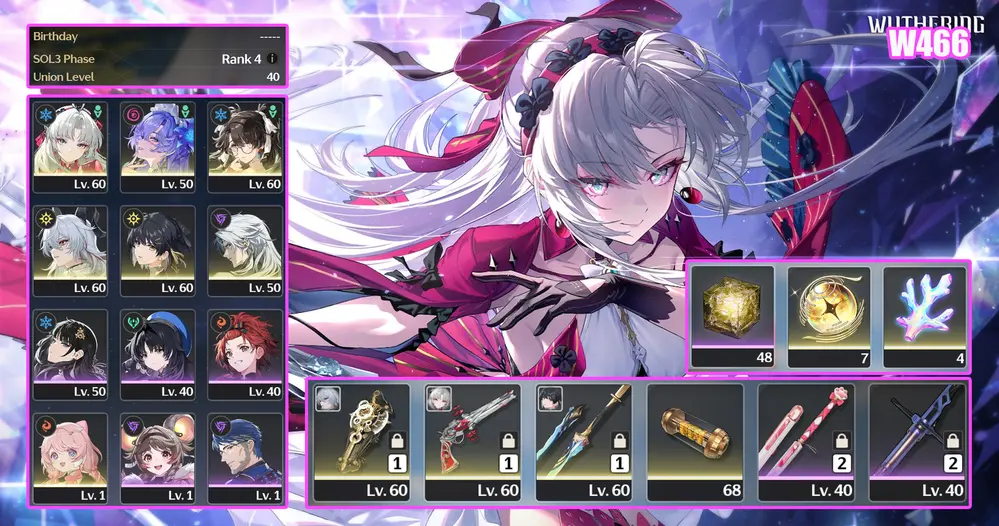Select the golden gauntlets weapon at Lv. 60
This screenshot has width=999, height=526.
pyautogui.click(x=361, y=441)
